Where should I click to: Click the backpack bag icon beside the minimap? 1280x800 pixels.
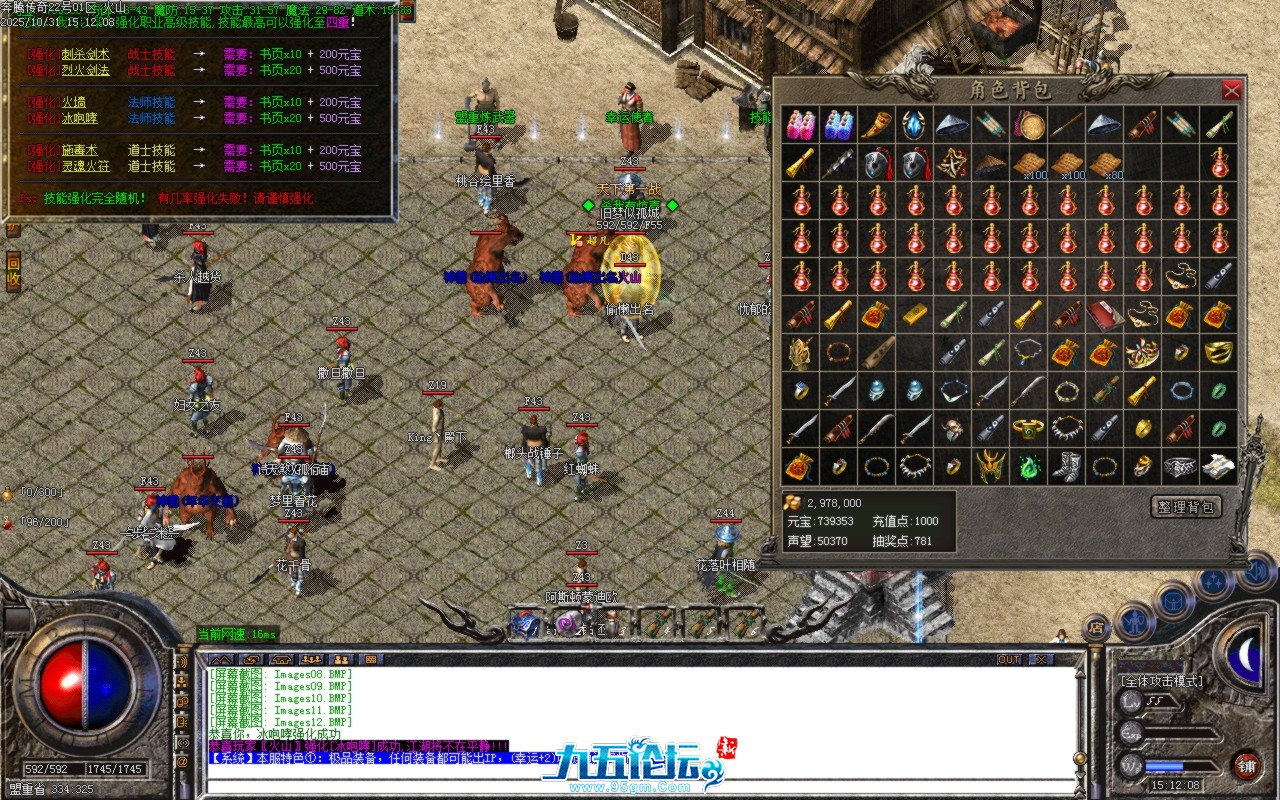[x=1173, y=601]
